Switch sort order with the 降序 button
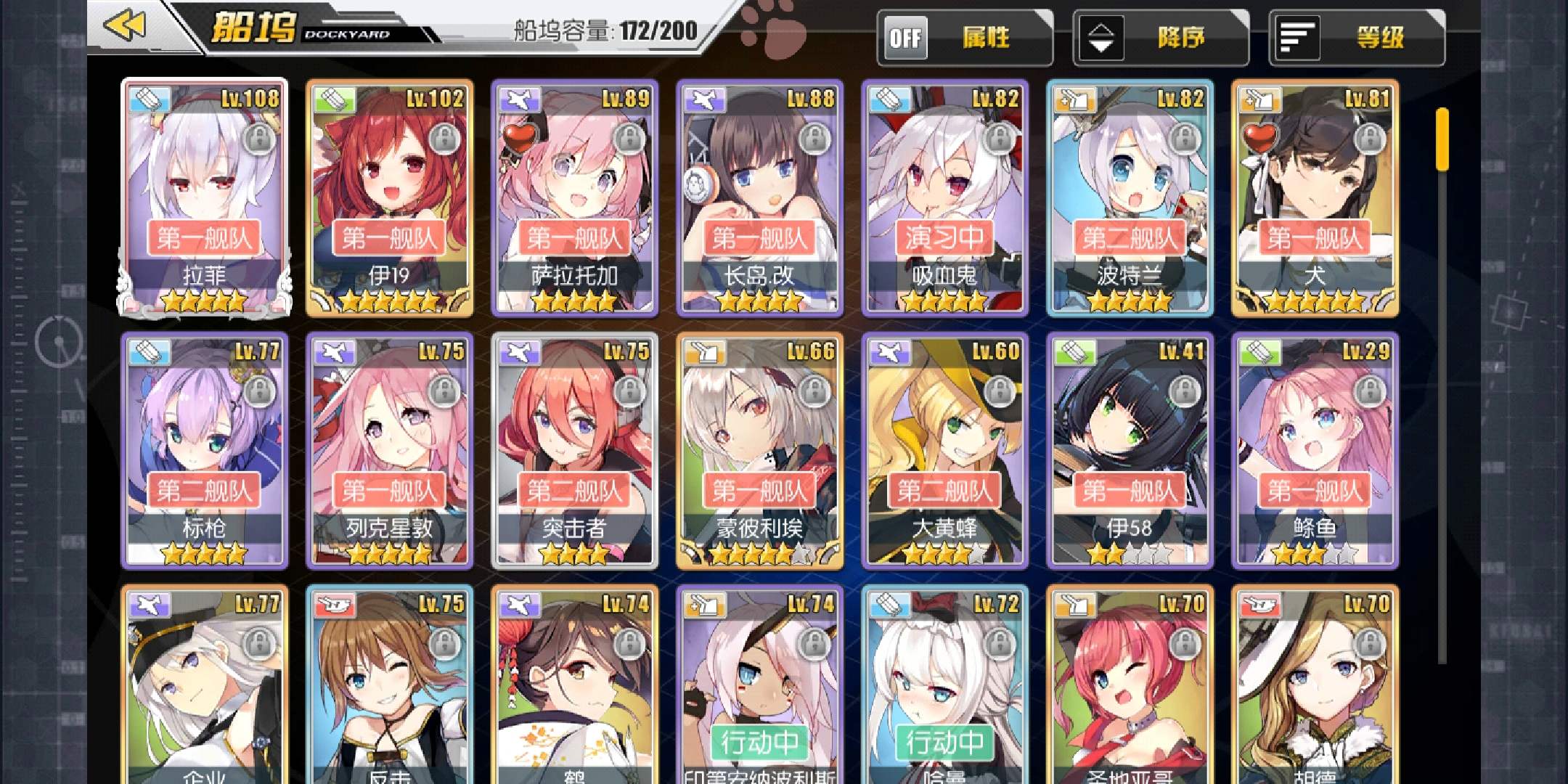The height and width of the screenshot is (784, 1568). click(1160, 38)
